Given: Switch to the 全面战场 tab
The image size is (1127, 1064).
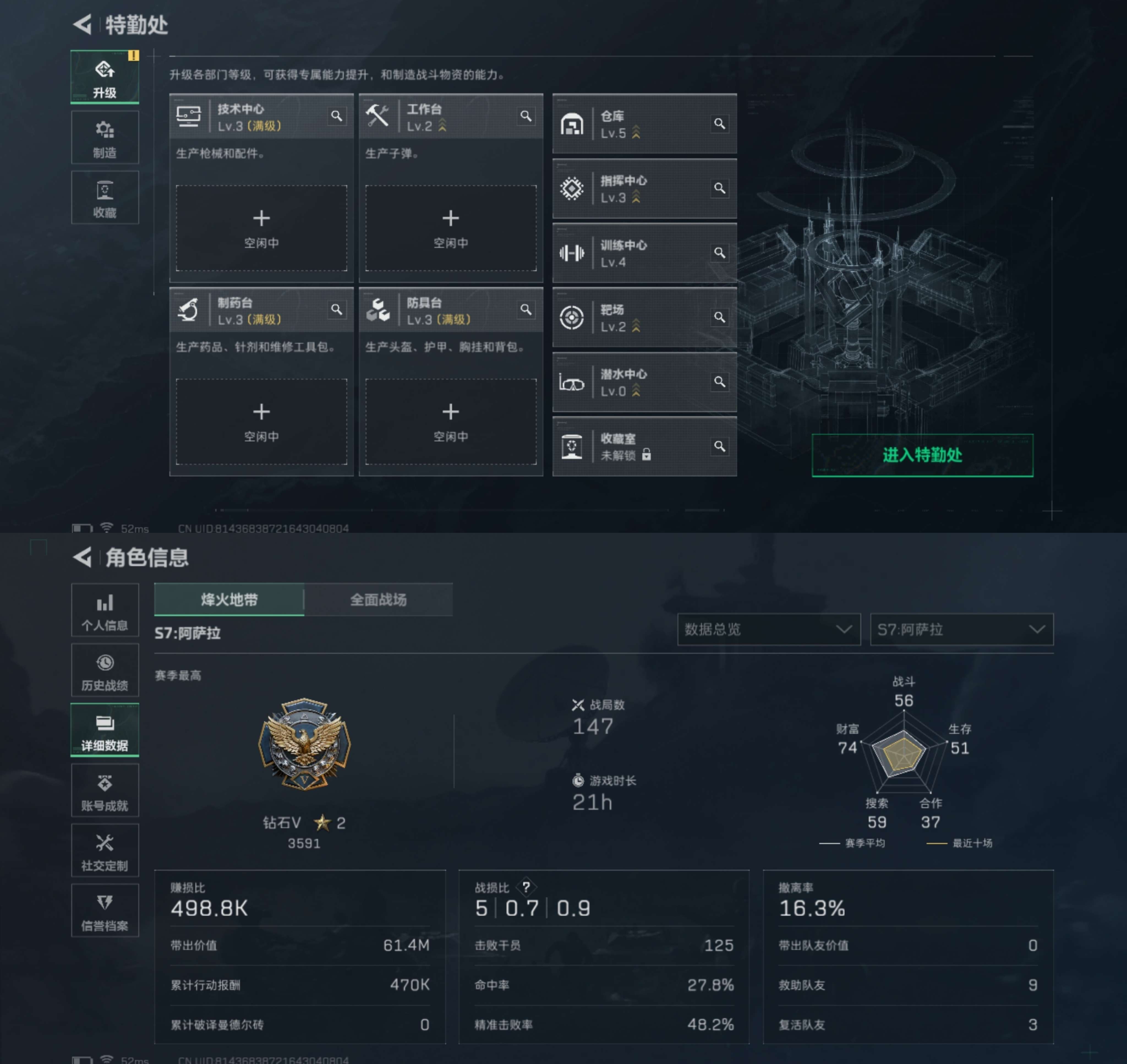Looking at the screenshot, I should tap(379, 599).
